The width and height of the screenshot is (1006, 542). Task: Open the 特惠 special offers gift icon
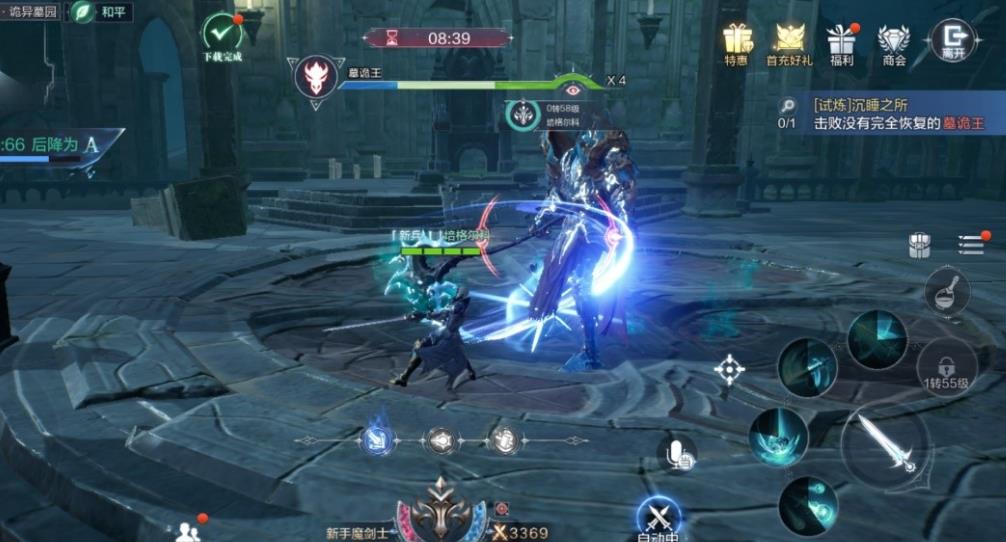tap(737, 42)
